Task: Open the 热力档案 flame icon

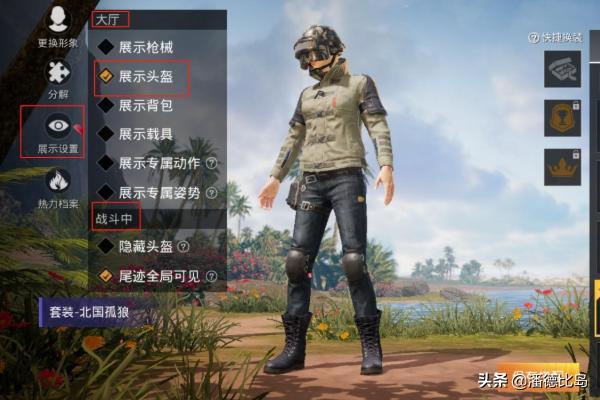Action: (x=58, y=185)
